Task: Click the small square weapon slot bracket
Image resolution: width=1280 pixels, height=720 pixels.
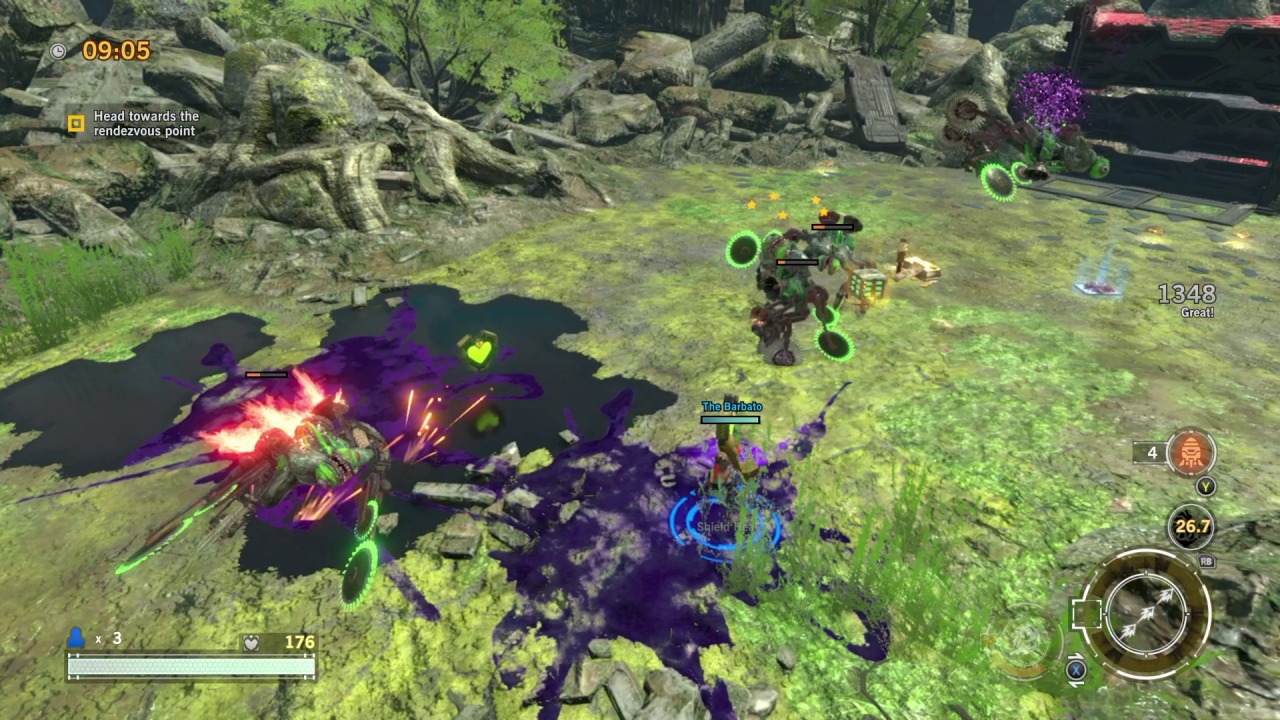Action: coord(1082,613)
